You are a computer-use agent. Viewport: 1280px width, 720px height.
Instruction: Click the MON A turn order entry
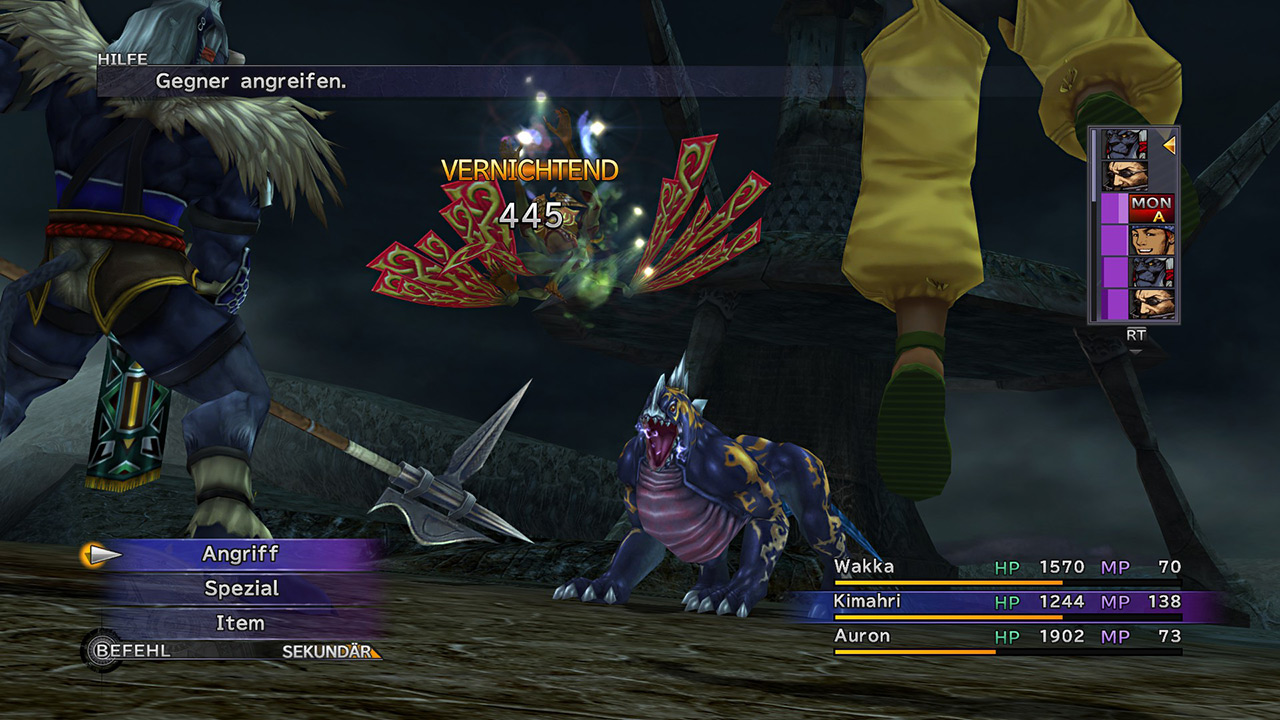(x=1150, y=208)
